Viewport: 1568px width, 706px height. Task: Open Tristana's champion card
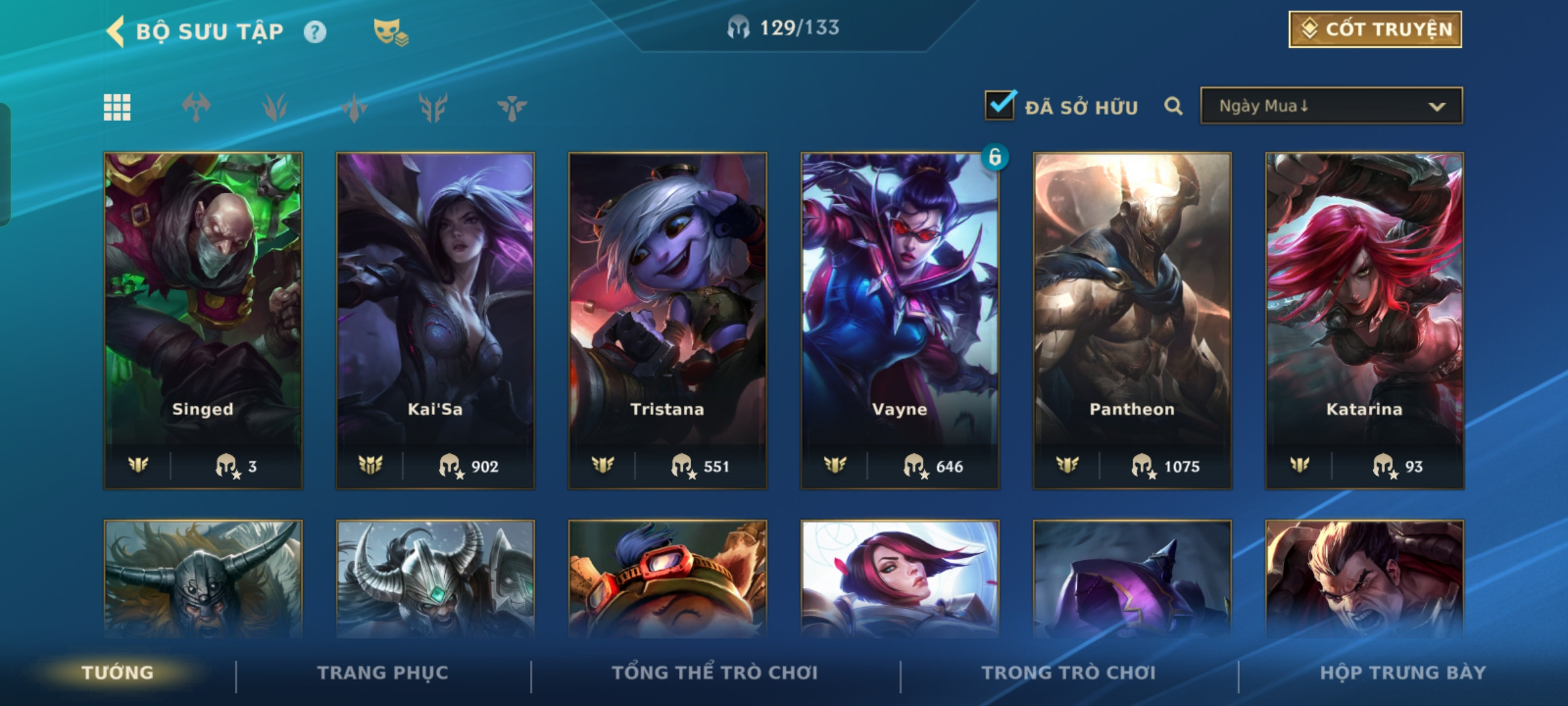(667, 320)
